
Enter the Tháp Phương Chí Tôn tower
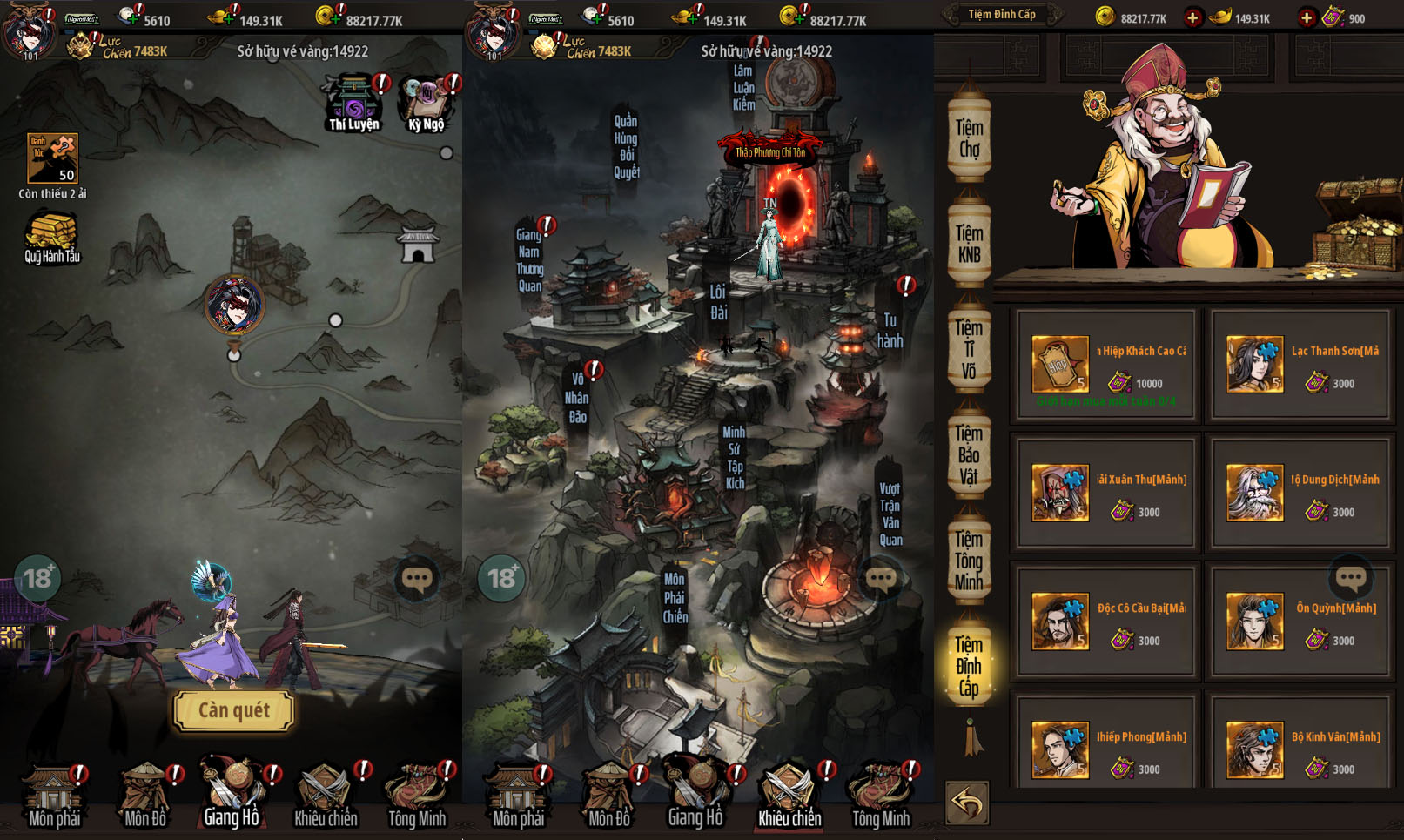click(771, 152)
